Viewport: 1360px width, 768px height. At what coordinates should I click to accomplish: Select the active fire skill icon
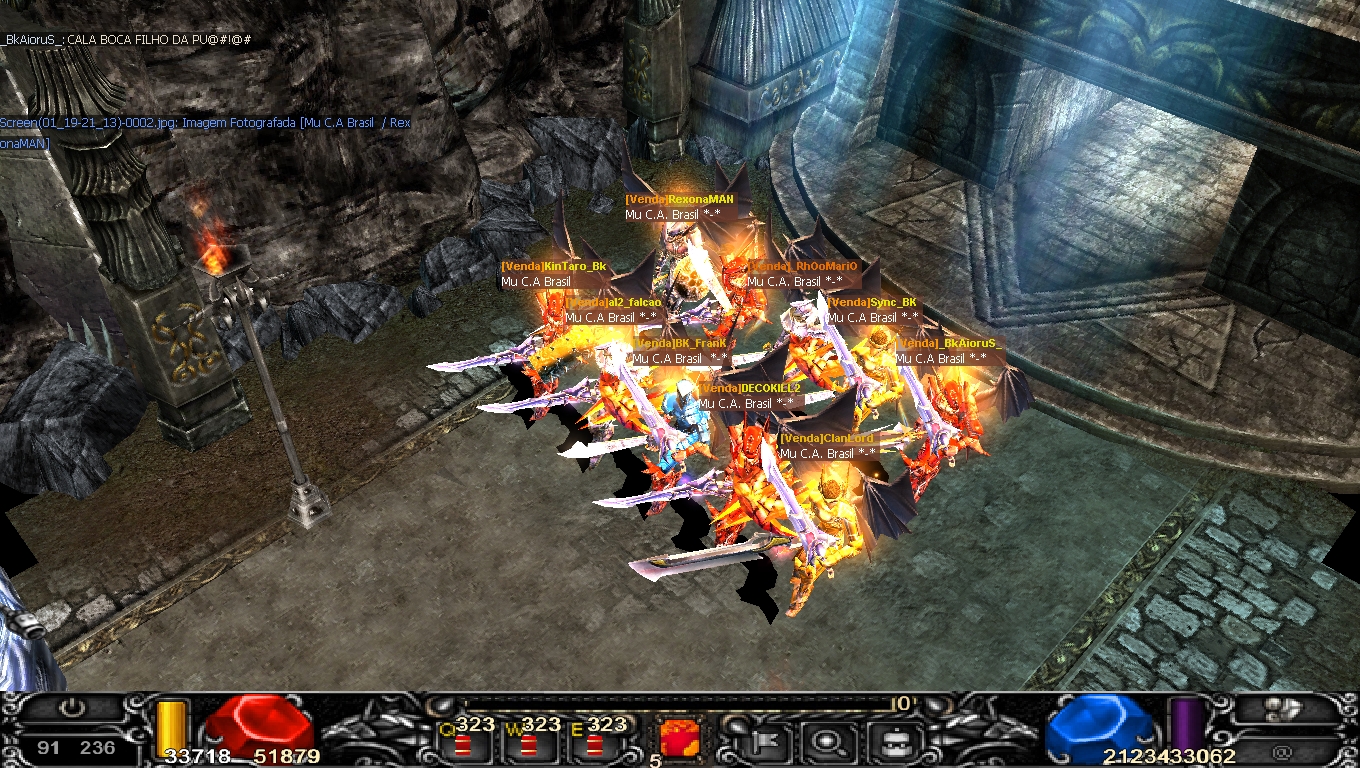(679, 738)
